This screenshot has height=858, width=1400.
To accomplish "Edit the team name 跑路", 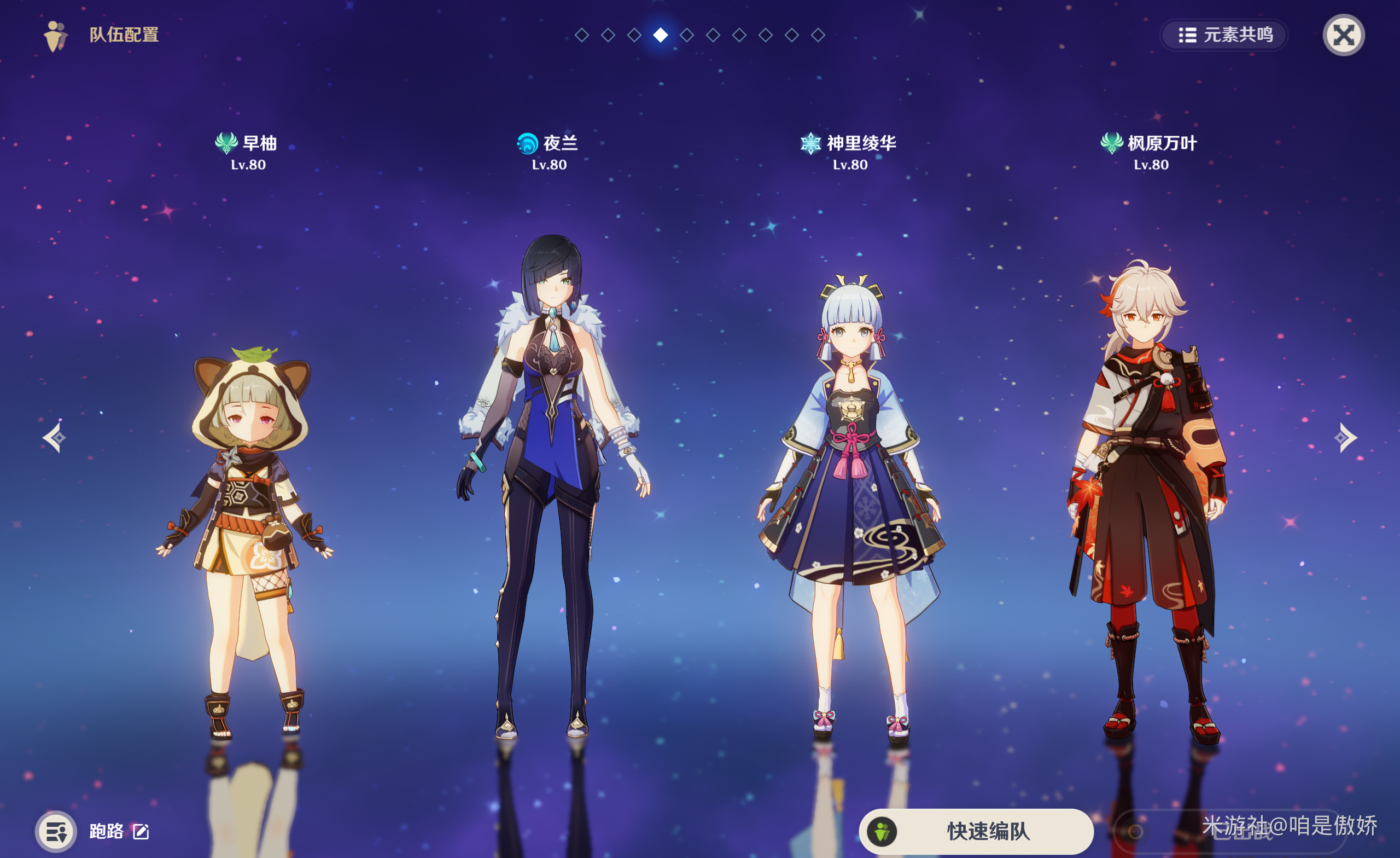I will [x=141, y=831].
